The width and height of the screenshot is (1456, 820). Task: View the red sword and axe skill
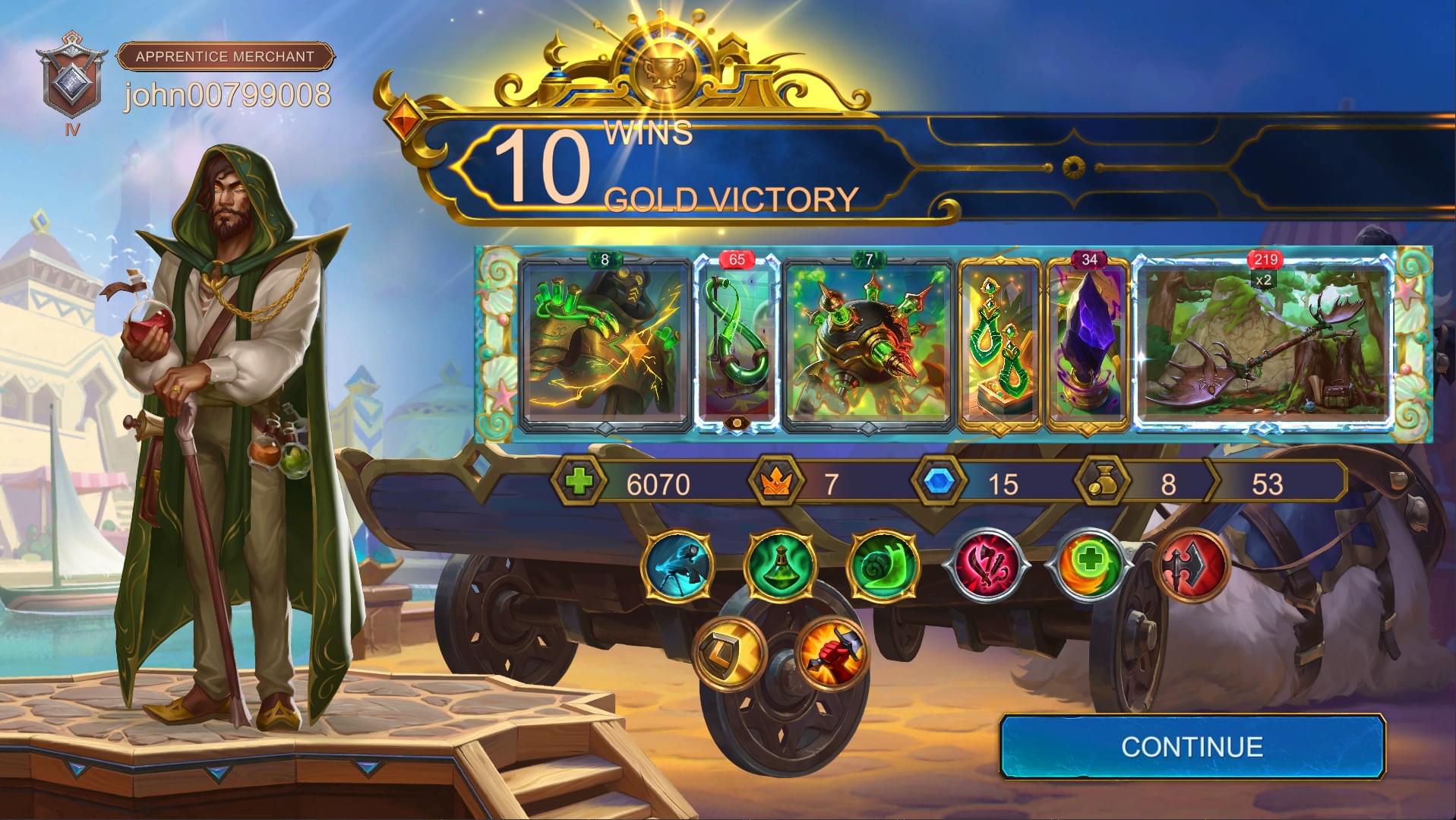tap(986, 565)
